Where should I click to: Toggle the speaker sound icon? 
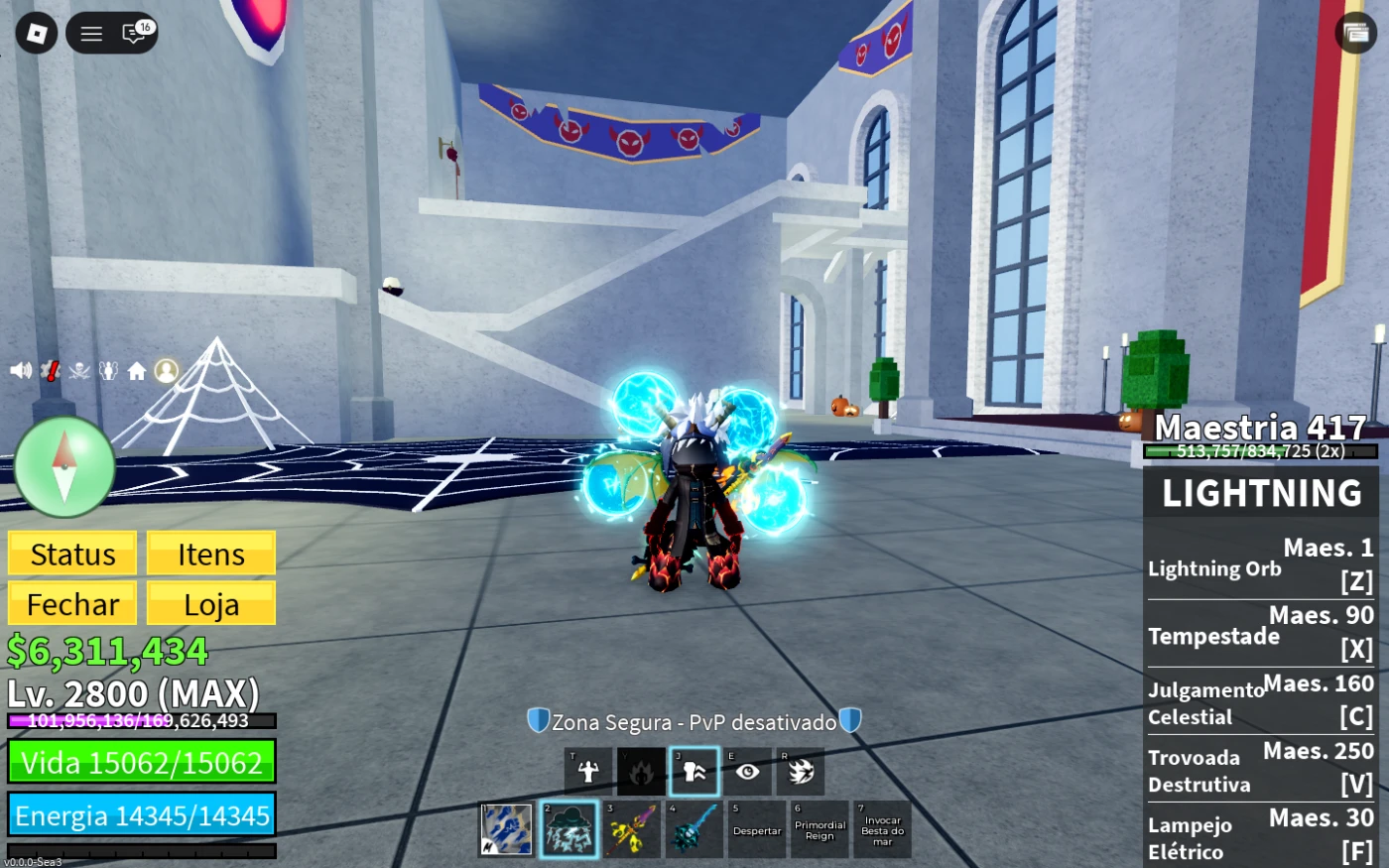[x=20, y=371]
